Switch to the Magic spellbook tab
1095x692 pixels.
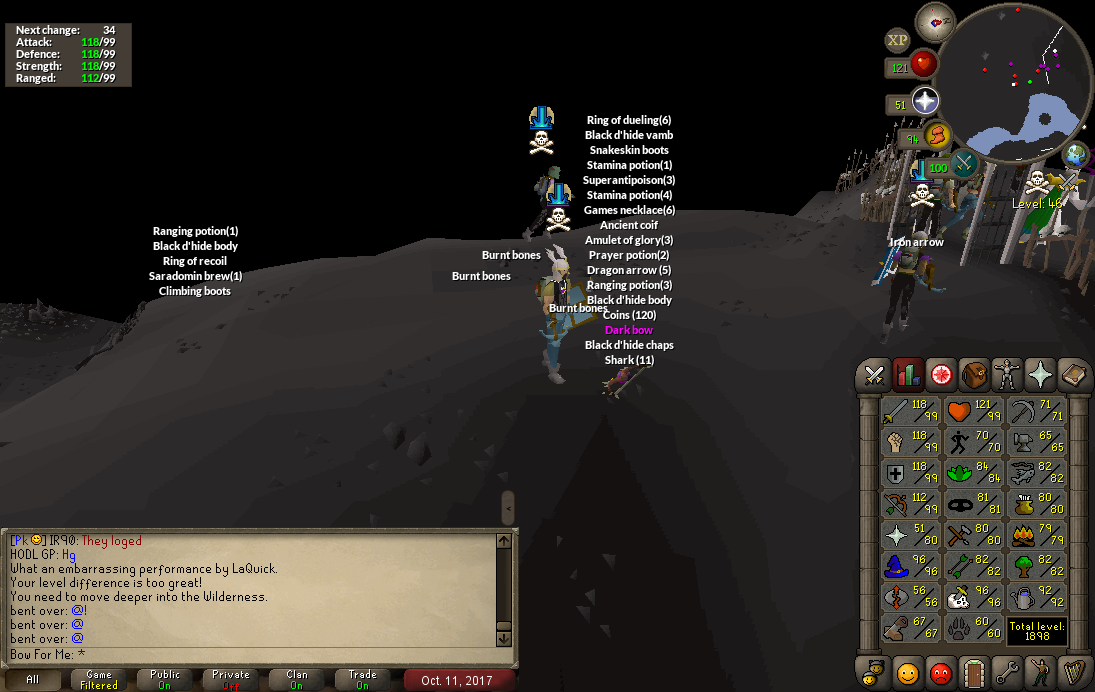[x=1073, y=375]
